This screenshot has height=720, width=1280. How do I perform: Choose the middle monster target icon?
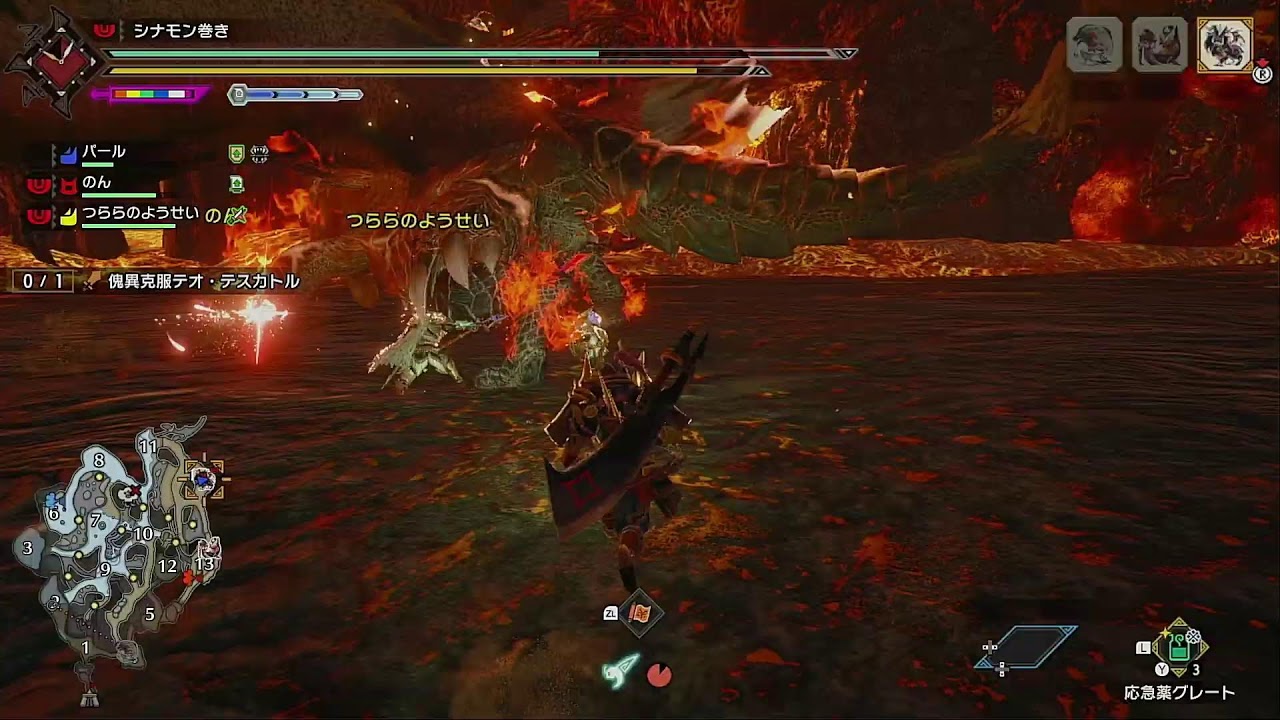pos(1159,44)
